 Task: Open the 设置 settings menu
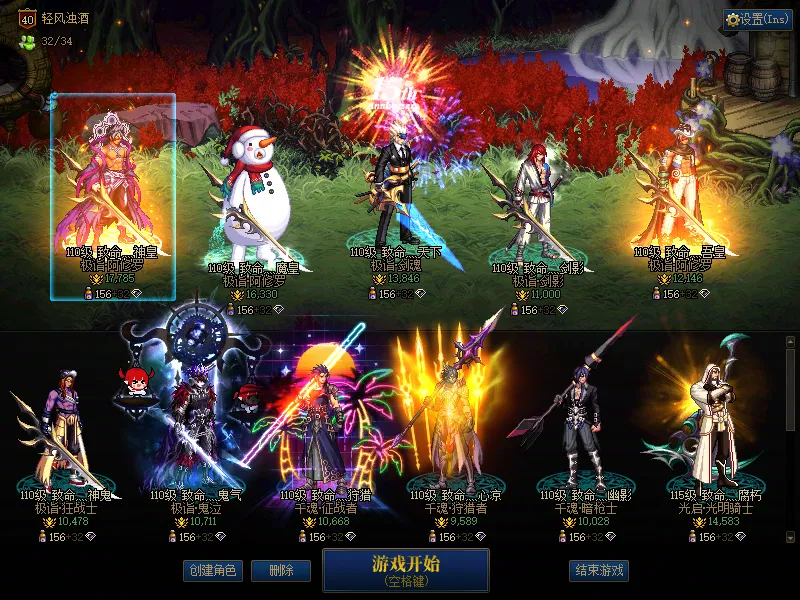point(758,19)
